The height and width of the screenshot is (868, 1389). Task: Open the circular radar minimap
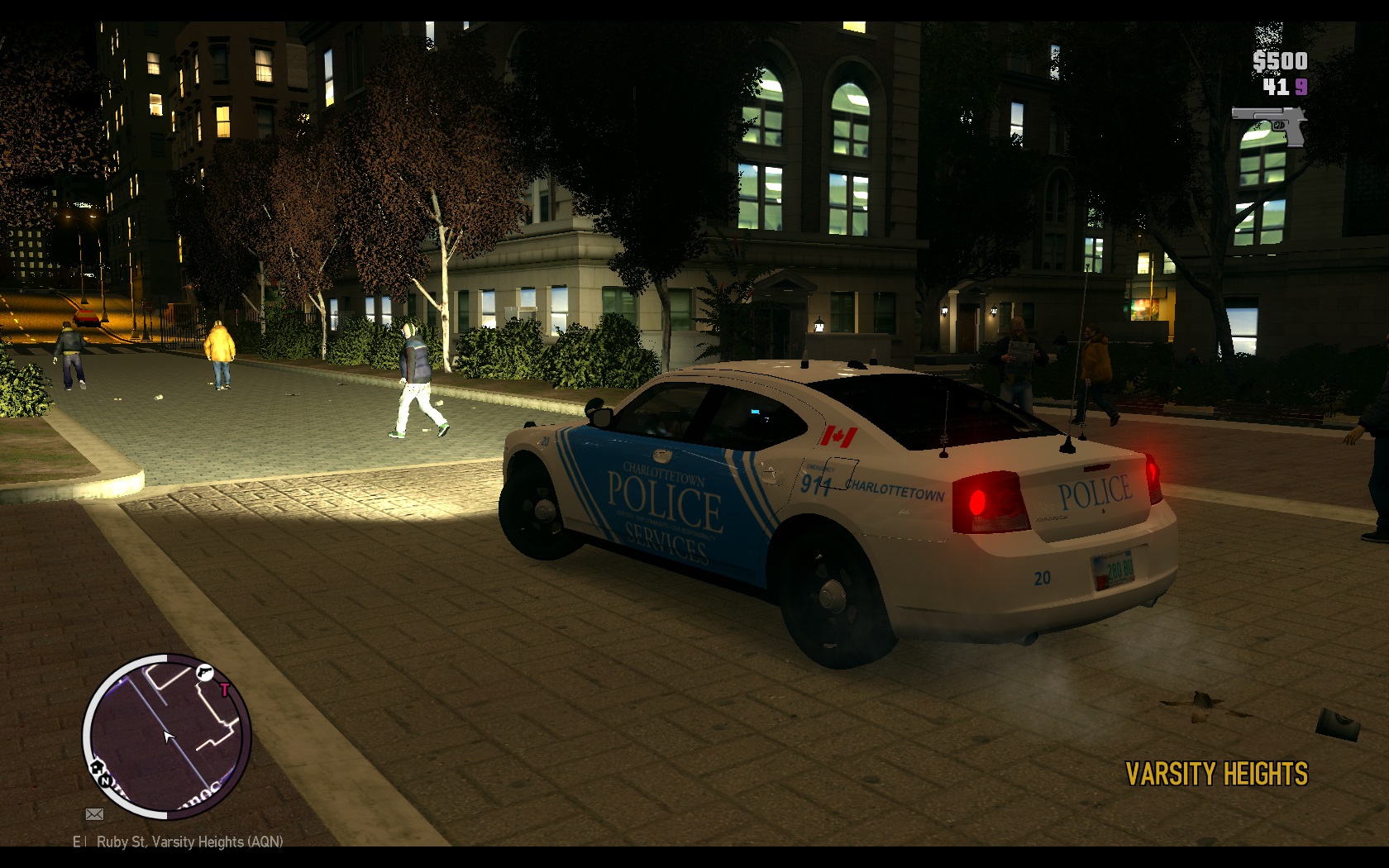click(x=166, y=737)
